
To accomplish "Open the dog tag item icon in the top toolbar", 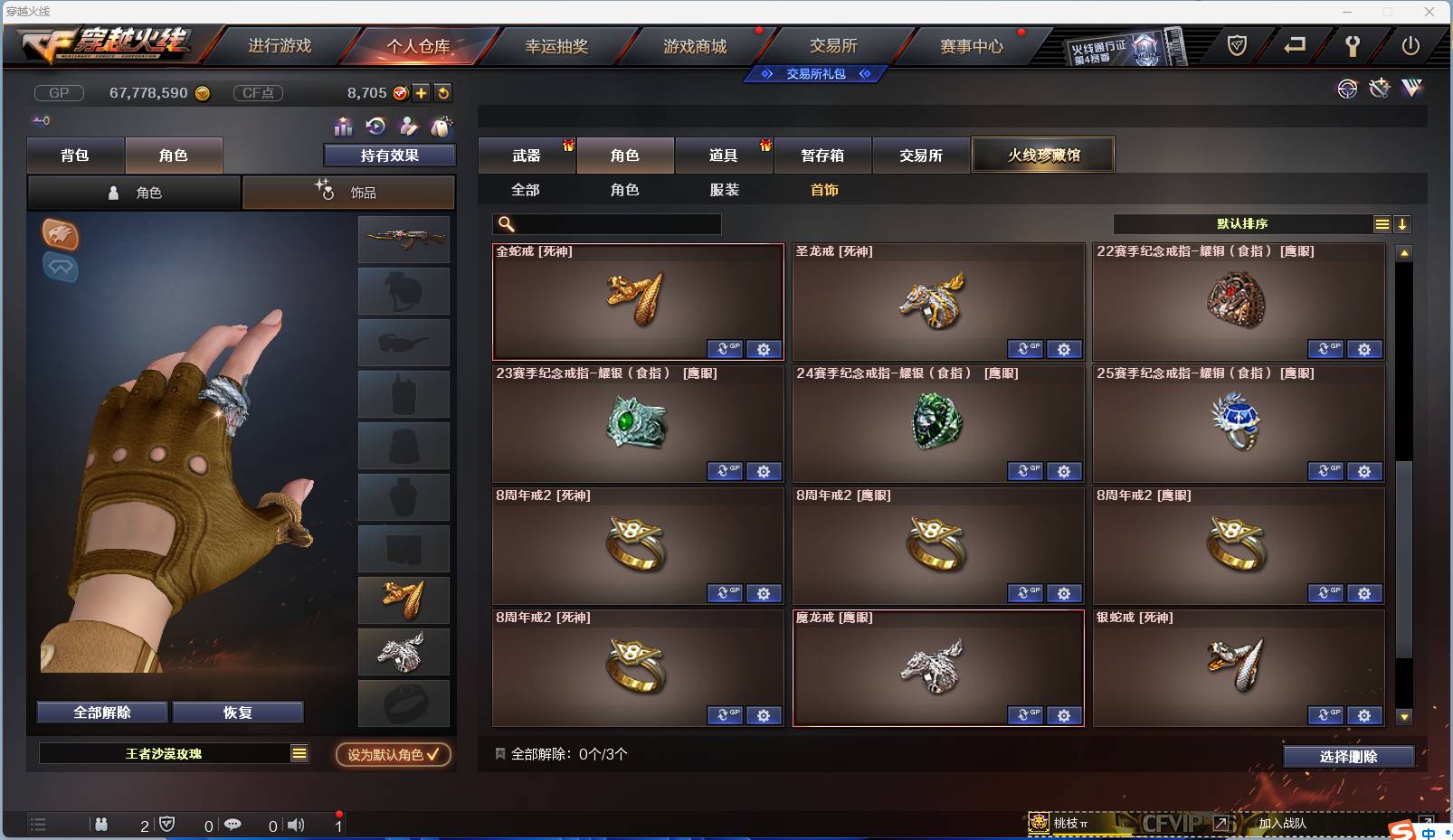I will (442, 127).
